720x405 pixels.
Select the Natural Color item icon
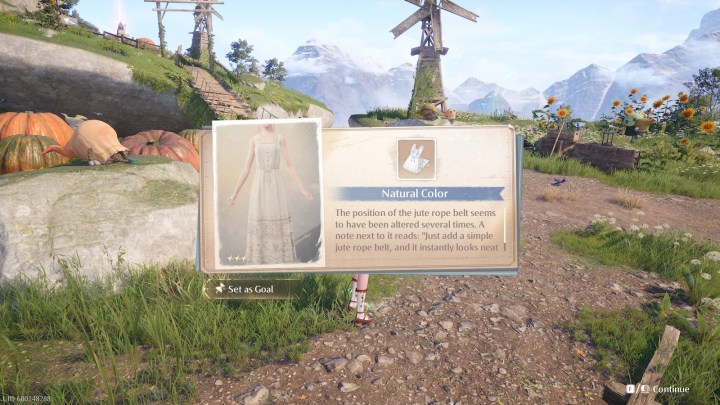coord(415,158)
